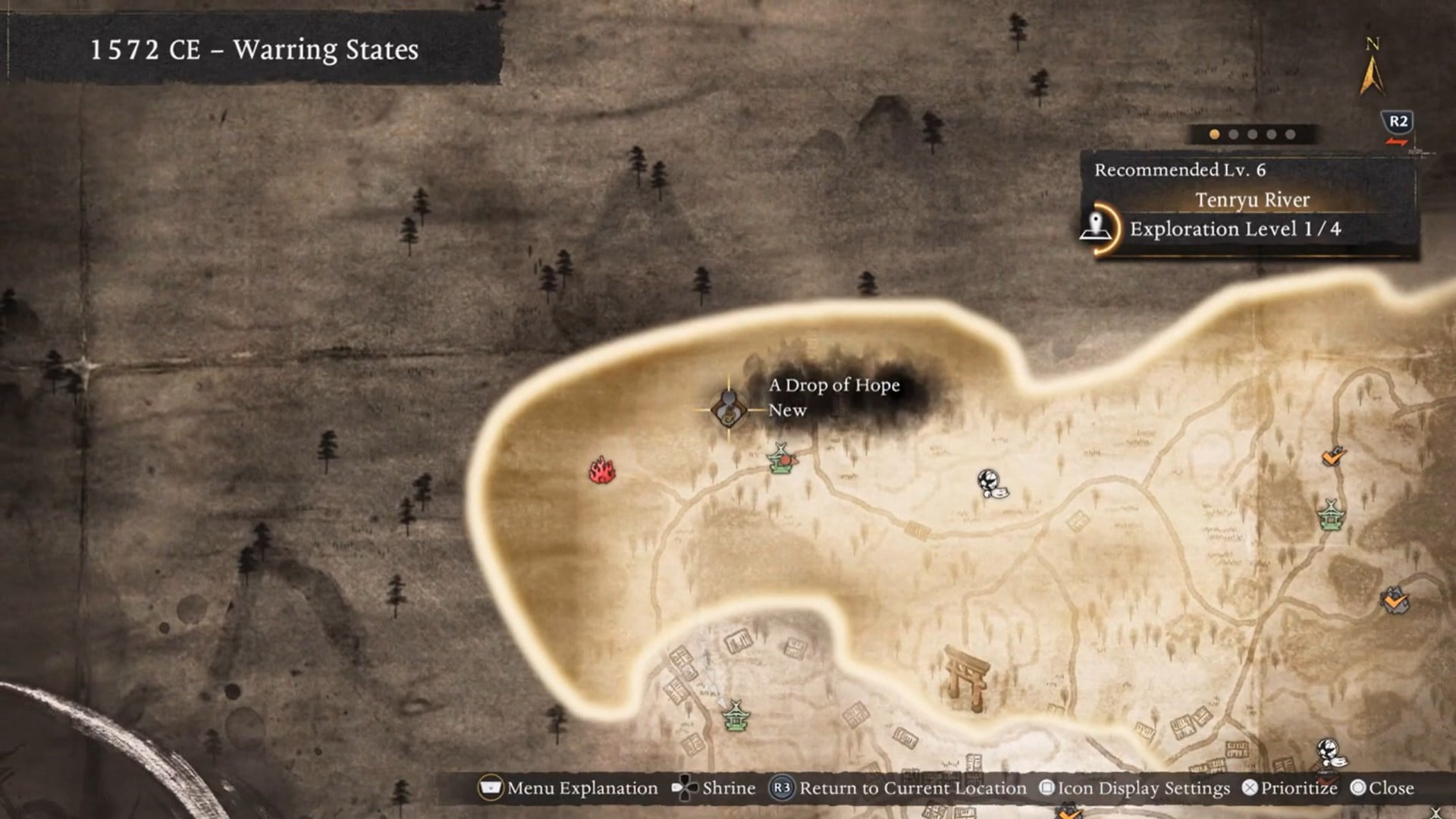The height and width of the screenshot is (819, 1456).
Task: Select the green village icon with red banner
Action: (x=782, y=463)
